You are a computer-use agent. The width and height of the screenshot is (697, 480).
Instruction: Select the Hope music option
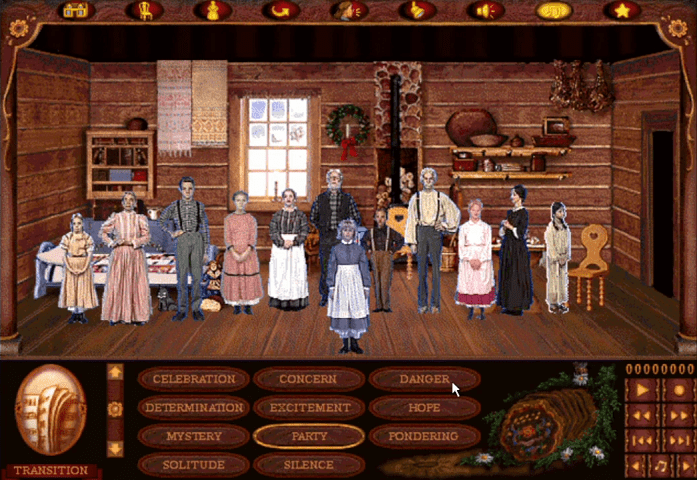click(x=424, y=408)
